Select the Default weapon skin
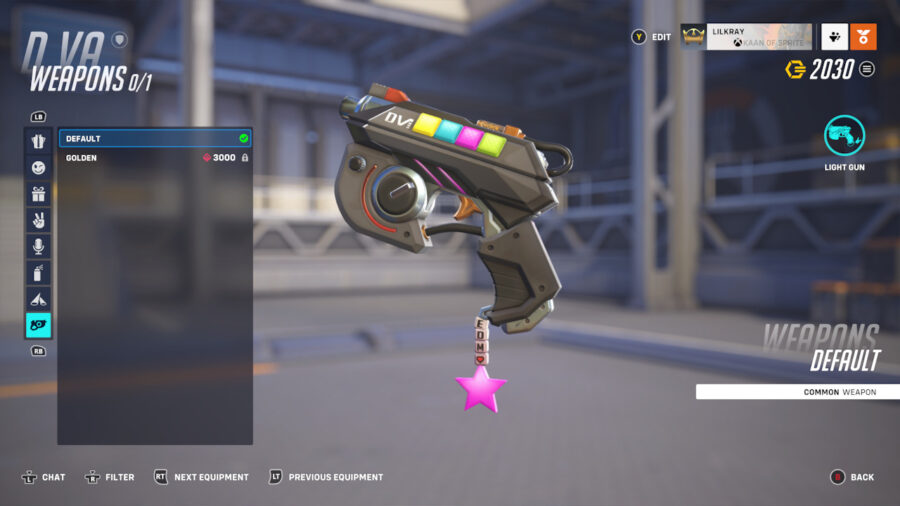900x506 pixels. tap(155, 138)
